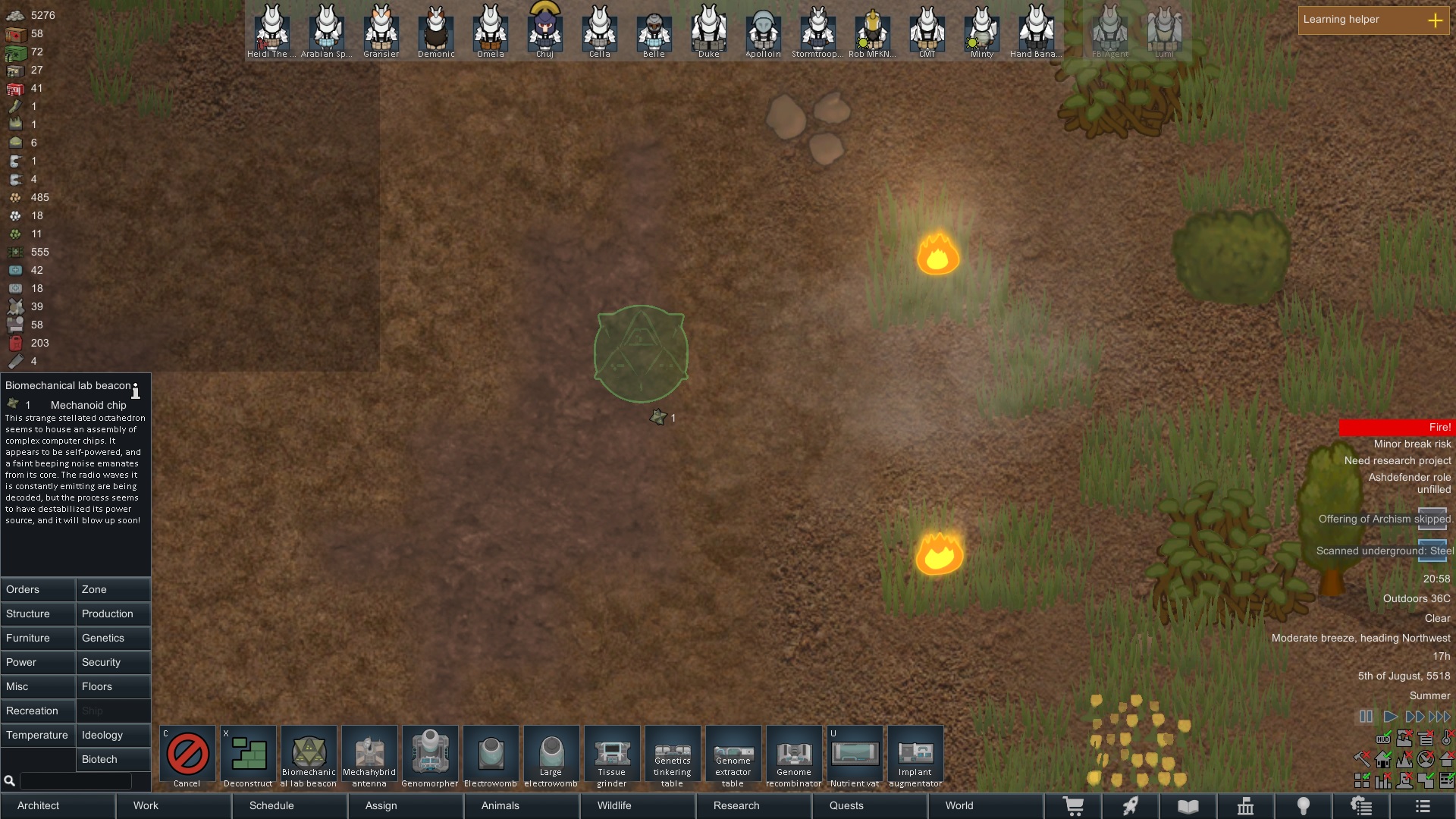This screenshot has width=1456, height=819.
Task: Choose the Implant augmentator building
Action: 915,755
